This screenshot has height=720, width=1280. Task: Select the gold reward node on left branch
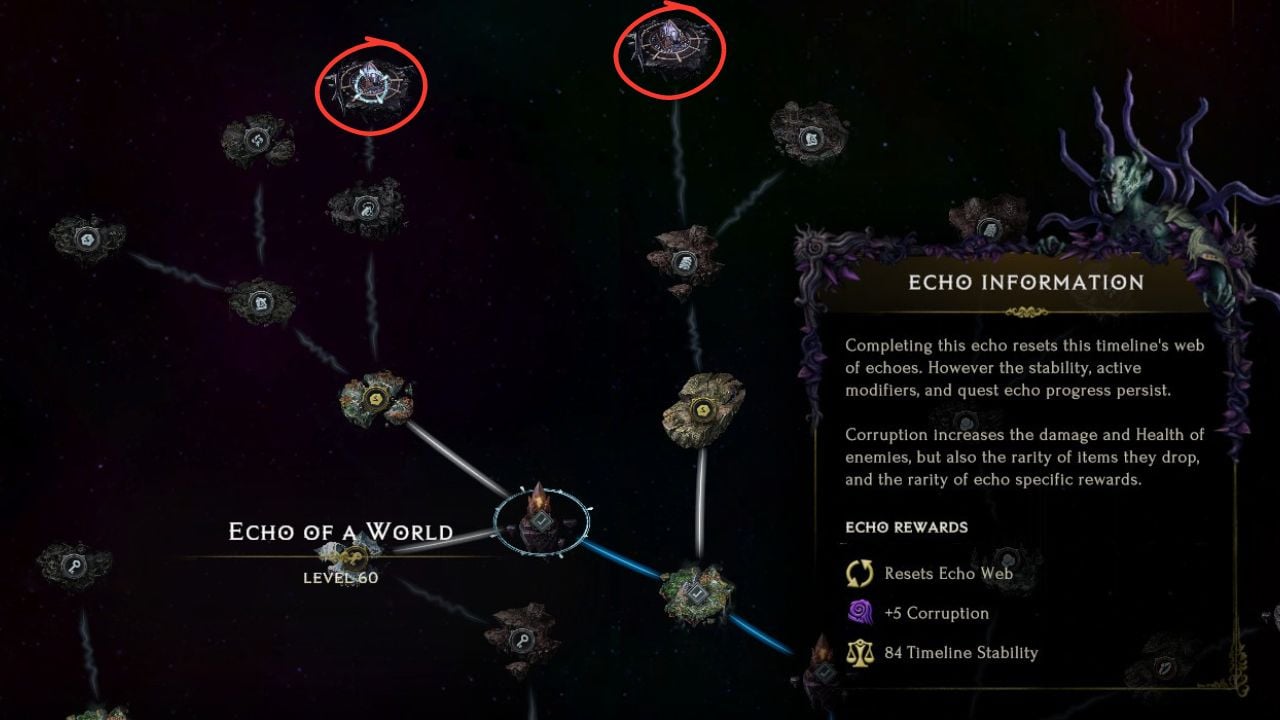(375, 395)
